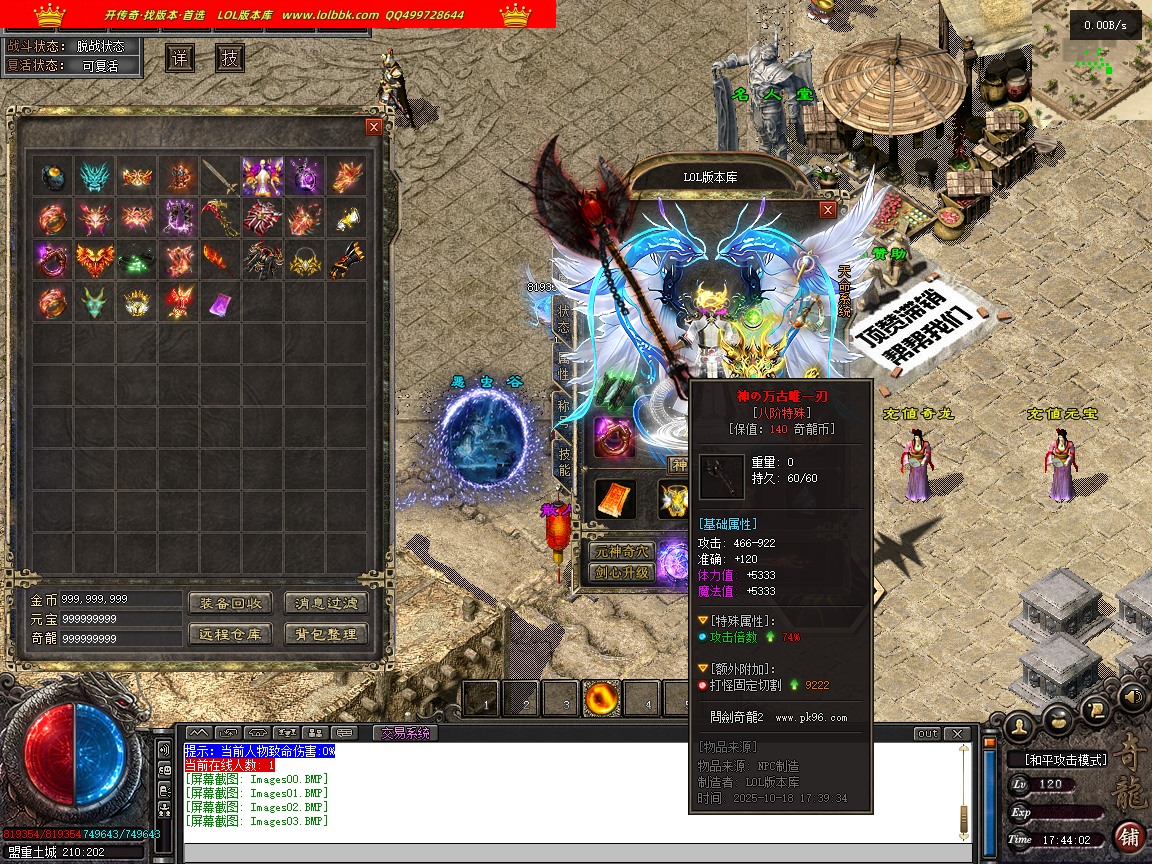Select the black gauntlet item in the bag
The image size is (1152, 864).
point(346,260)
